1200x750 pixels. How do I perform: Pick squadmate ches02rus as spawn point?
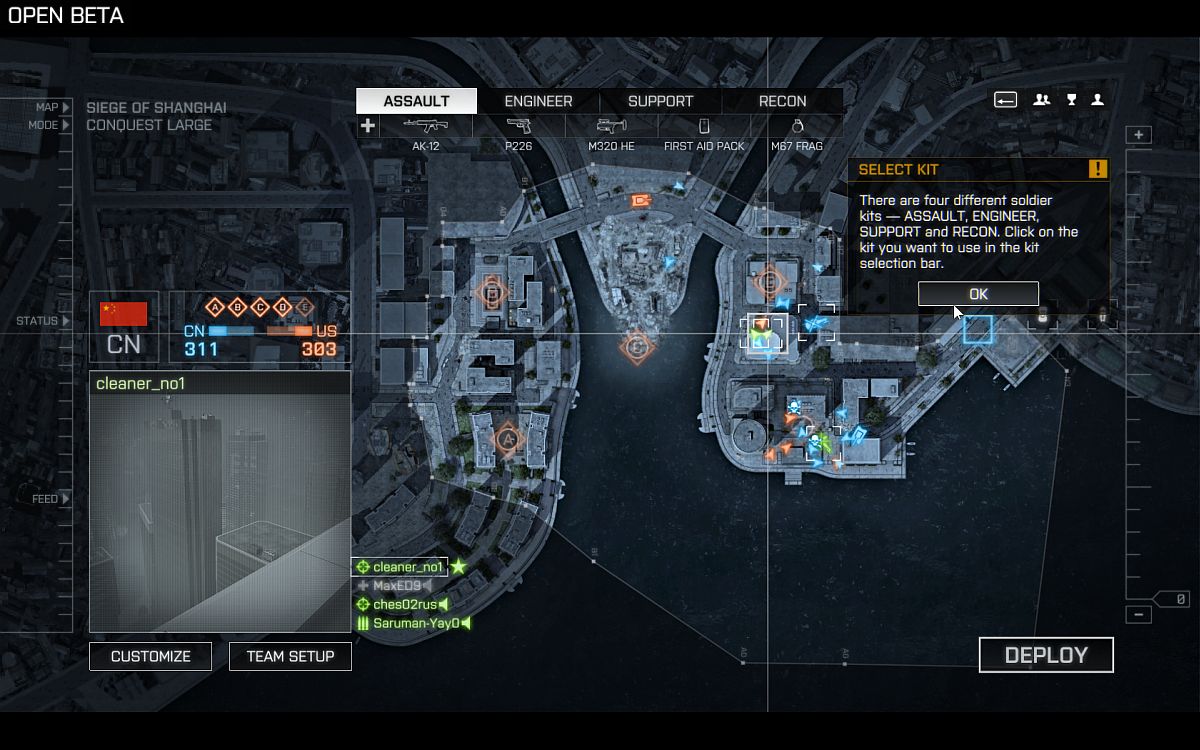404,604
